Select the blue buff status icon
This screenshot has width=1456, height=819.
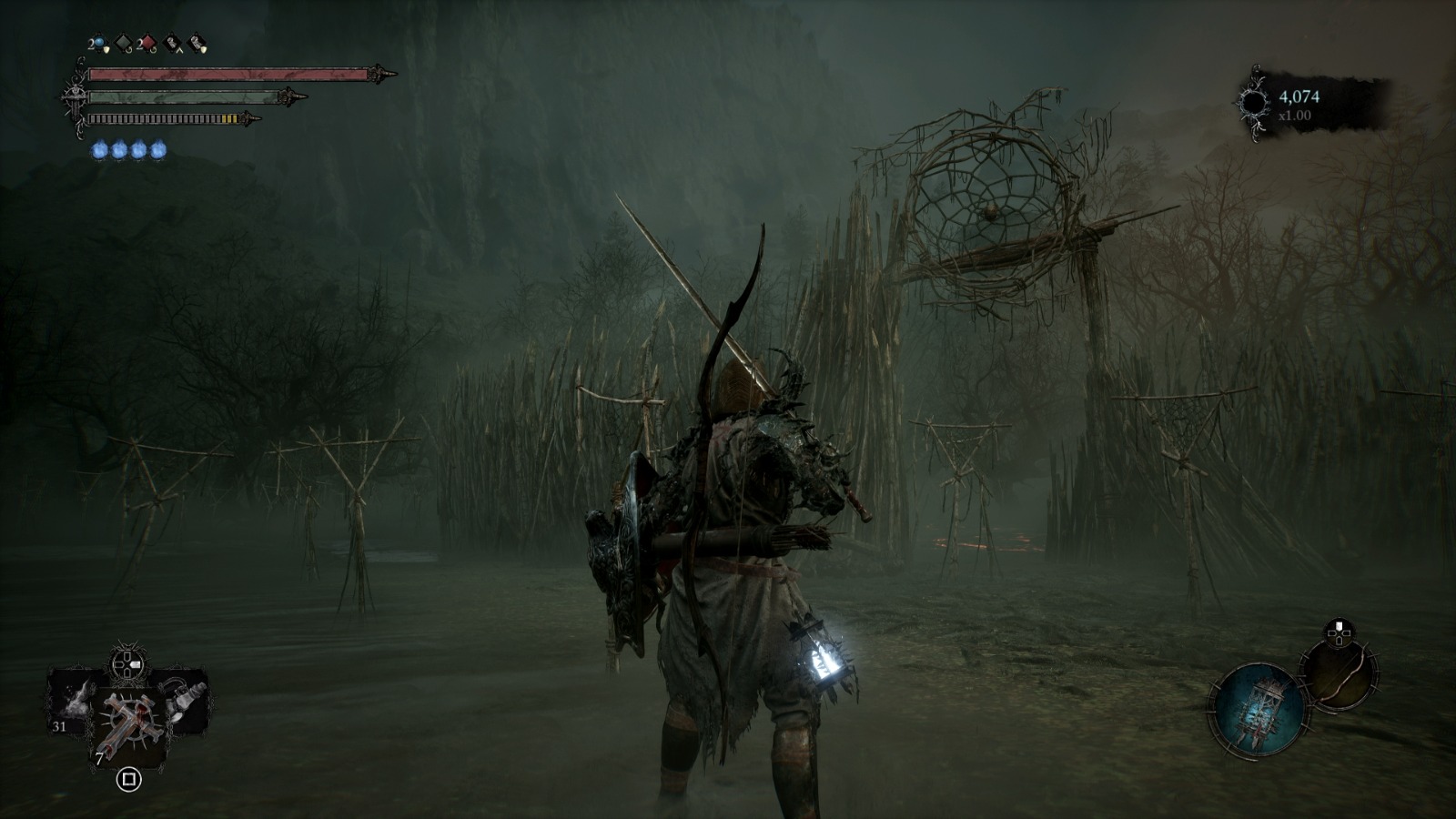pos(99,42)
